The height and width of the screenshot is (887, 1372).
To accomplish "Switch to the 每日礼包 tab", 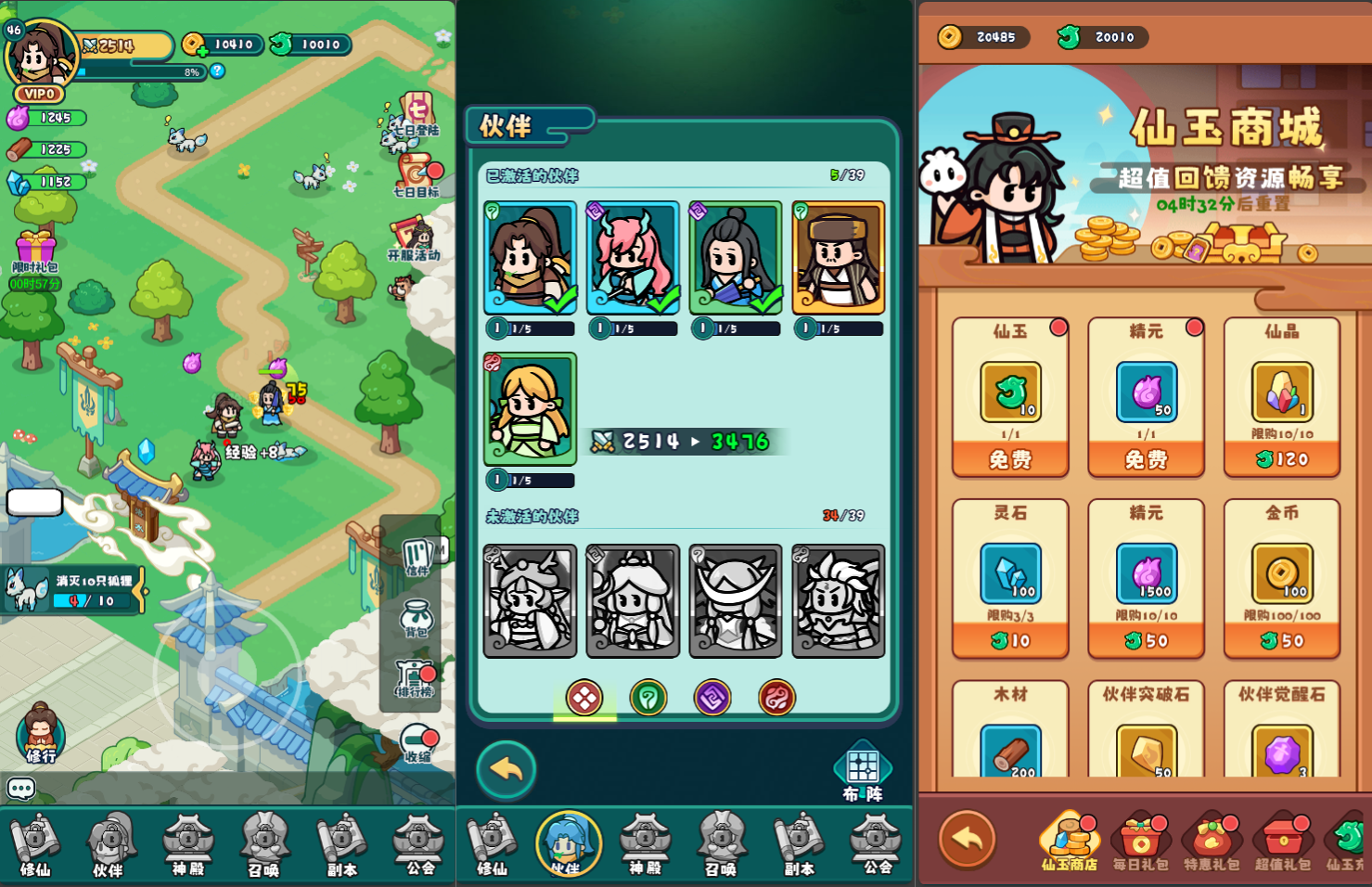I will (1140, 842).
